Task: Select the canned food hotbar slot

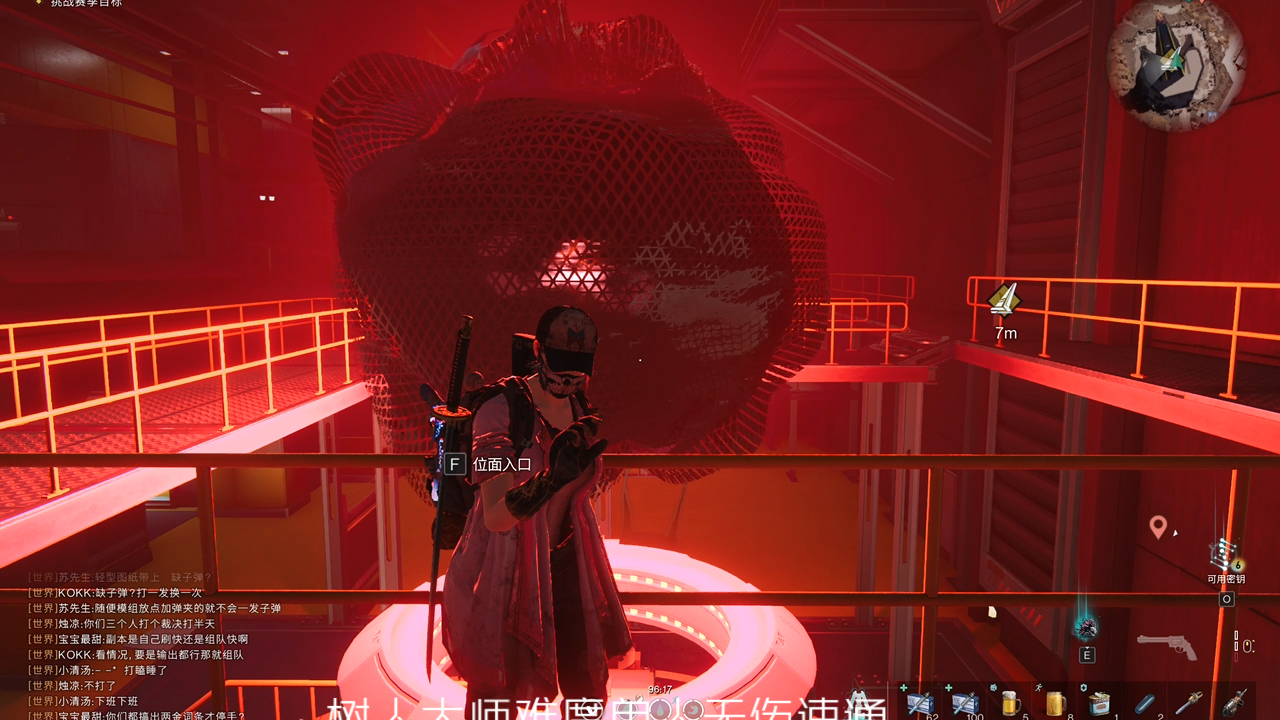Action: tap(1100, 703)
